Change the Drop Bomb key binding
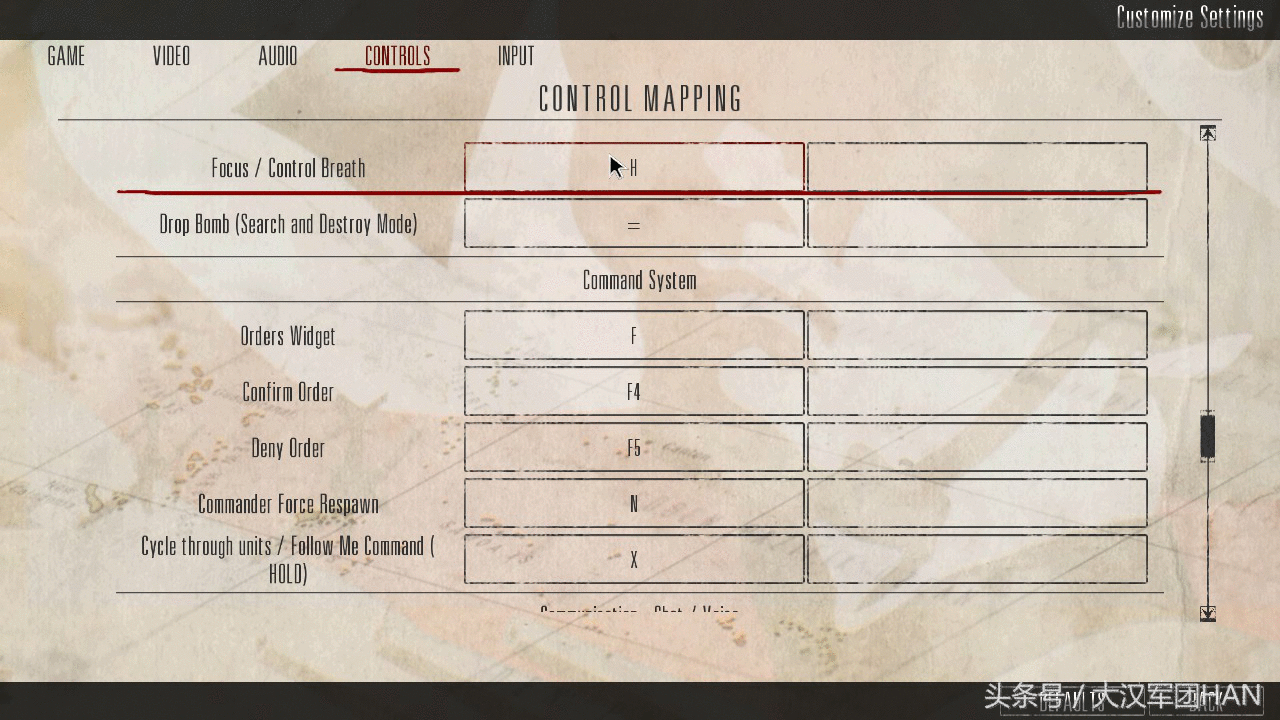Screen dimensions: 1280x720 point(634,223)
